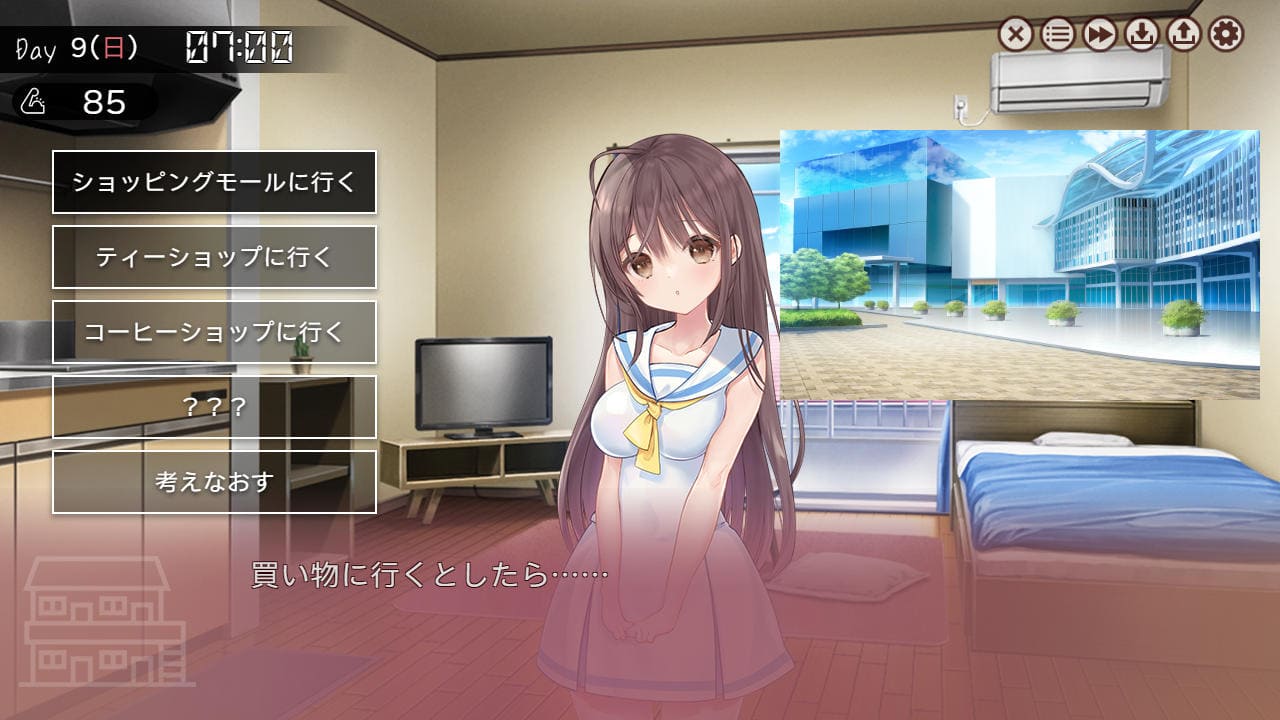Click the shopping mall preview image

click(1019, 264)
